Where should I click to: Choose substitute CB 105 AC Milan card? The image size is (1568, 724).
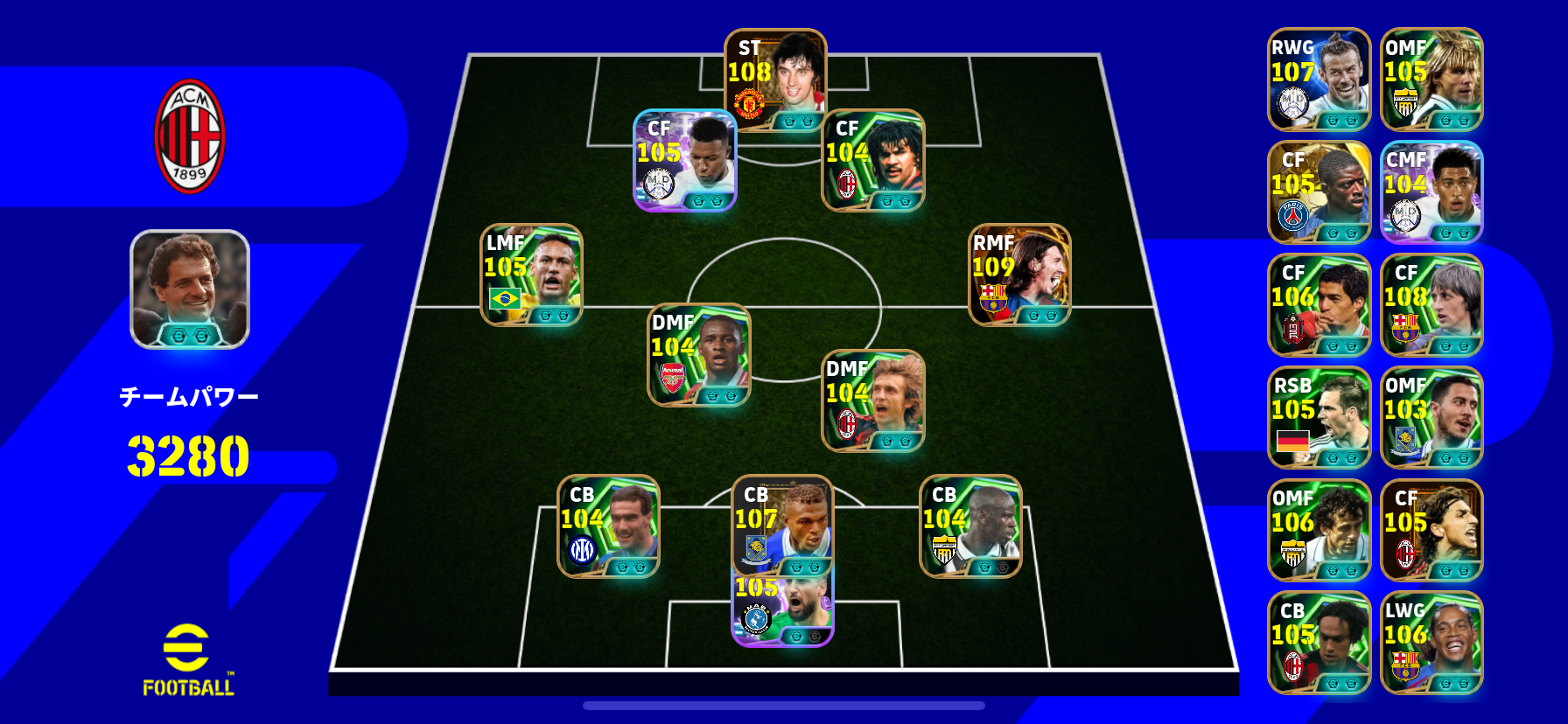coord(1319,644)
